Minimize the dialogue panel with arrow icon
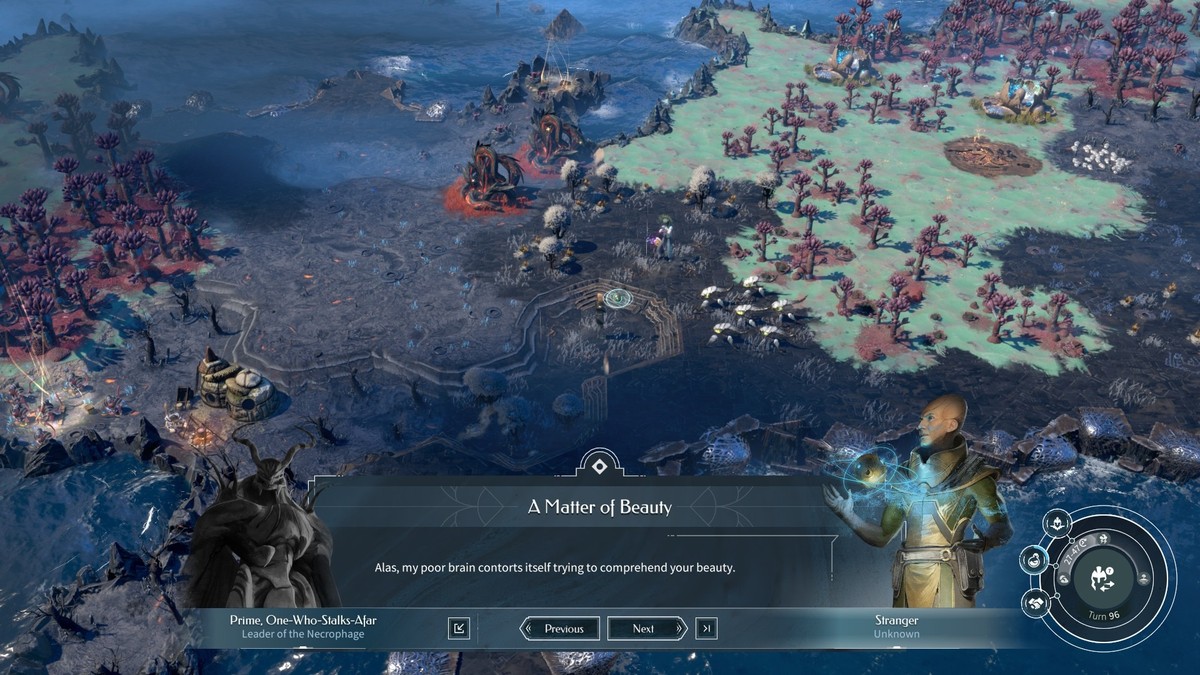The image size is (1200, 675). tap(459, 628)
